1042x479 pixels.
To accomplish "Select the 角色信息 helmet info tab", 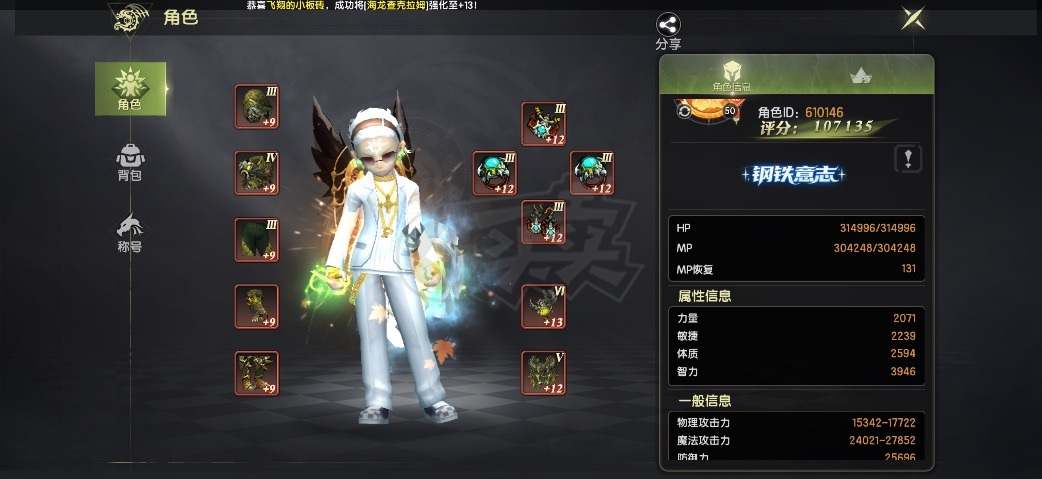I will click(733, 76).
